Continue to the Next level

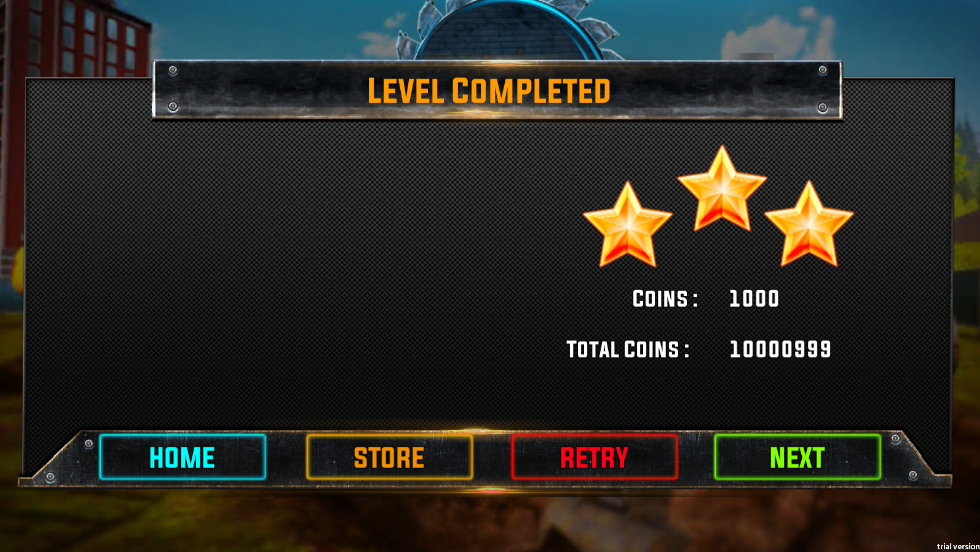pyautogui.click(x=797, y=457)
